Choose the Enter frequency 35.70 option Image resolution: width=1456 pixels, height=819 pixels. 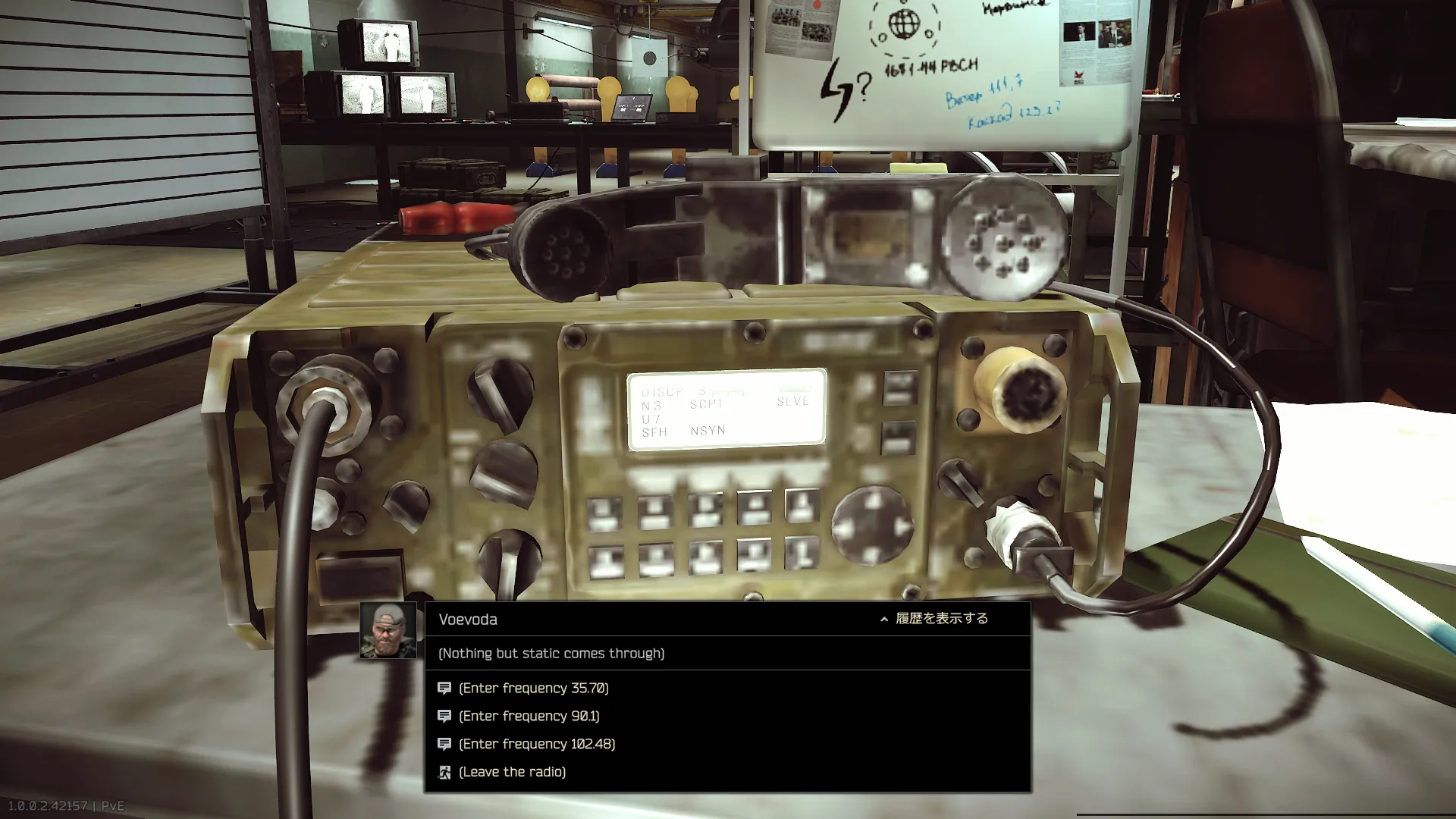(533, 688)
